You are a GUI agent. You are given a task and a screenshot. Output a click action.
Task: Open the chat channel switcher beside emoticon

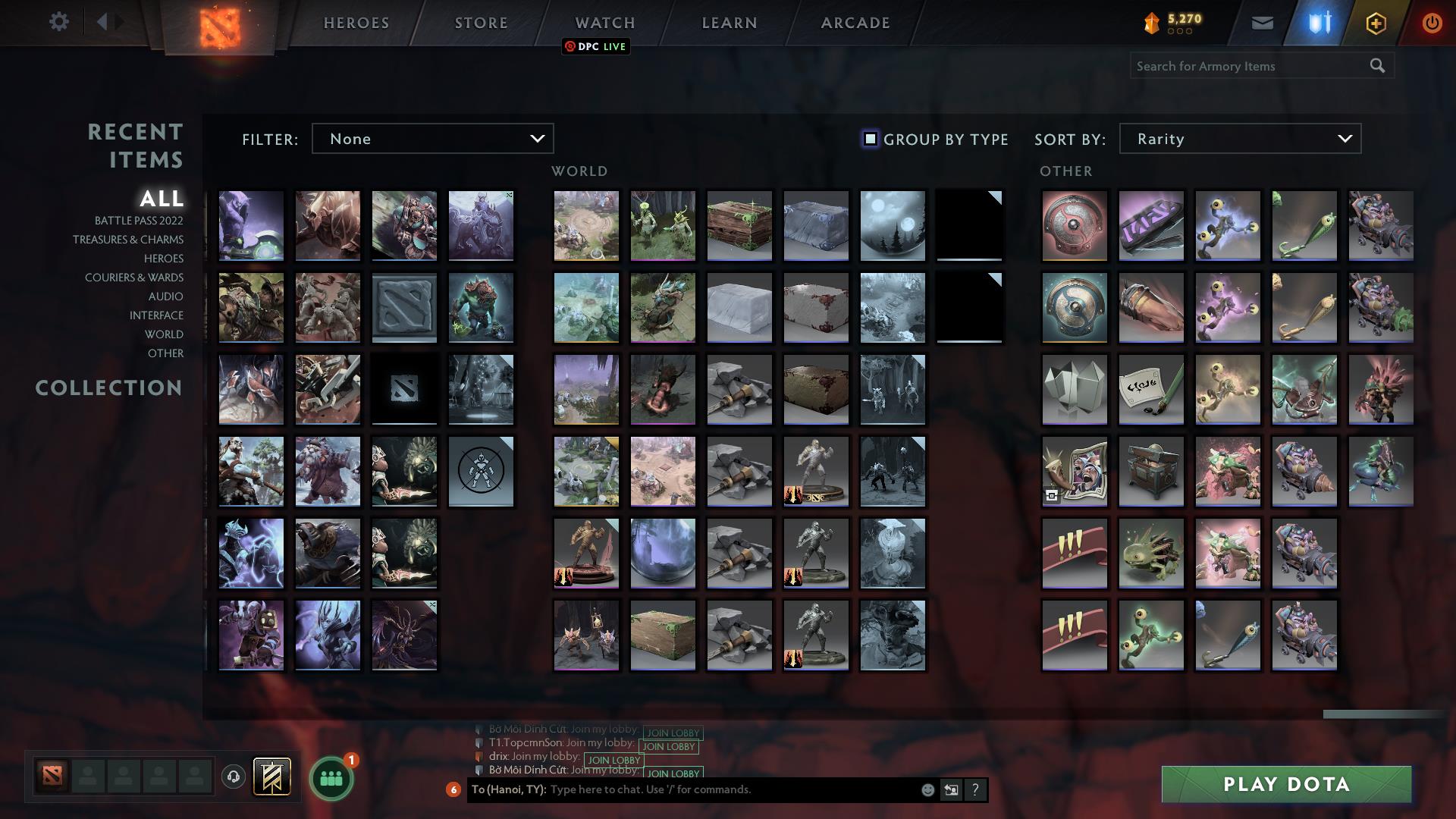pos(950,790)
